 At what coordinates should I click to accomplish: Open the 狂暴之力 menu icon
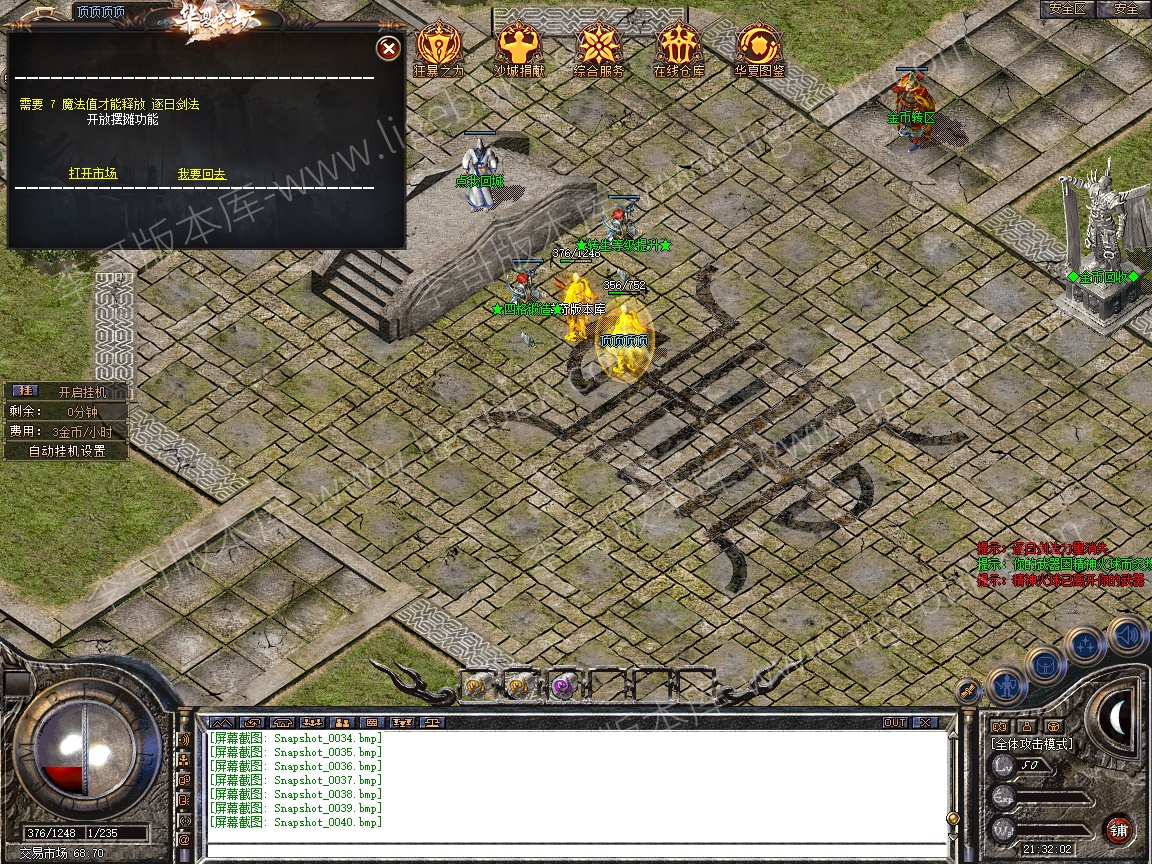click(x=436, y=46)
